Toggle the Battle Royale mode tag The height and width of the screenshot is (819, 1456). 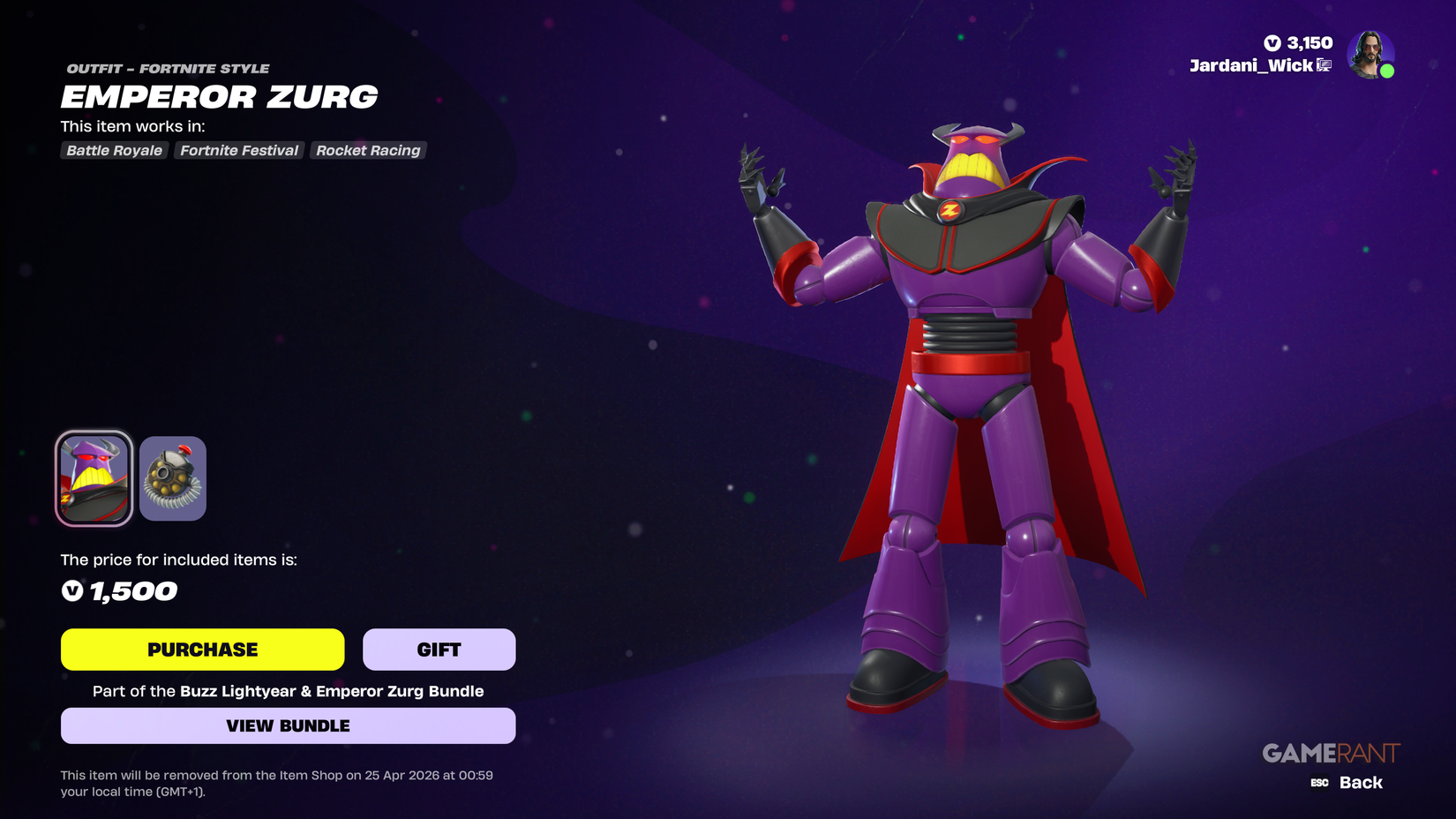click(113, 150)
